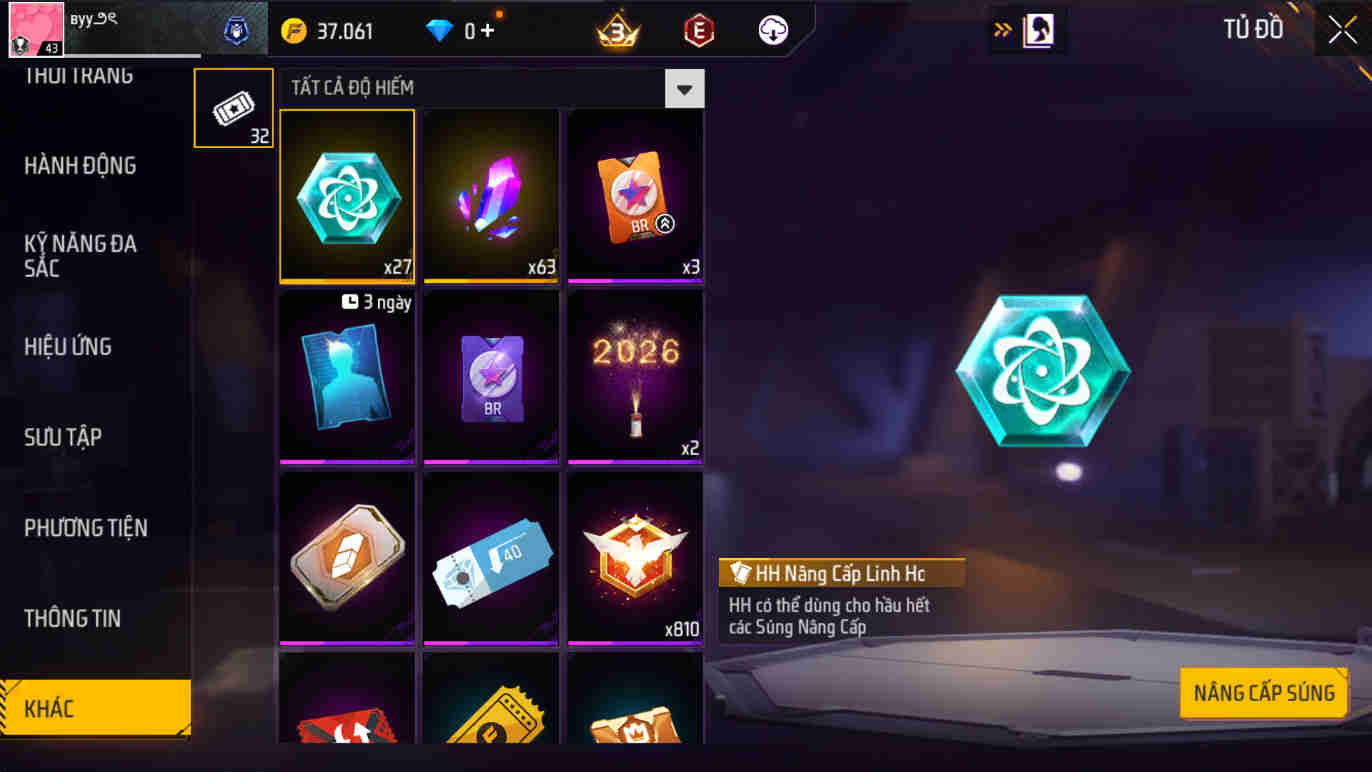Click the guild badge icon beside the avatar
This screenshot has height=772, width=1372.
coord(237,29)
